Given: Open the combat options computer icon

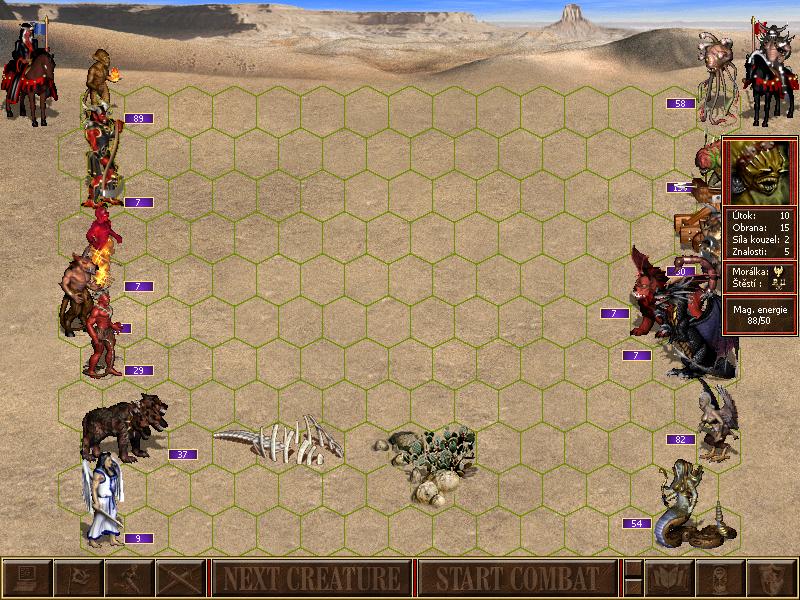Looking at the screenshot, I should pos(26,578).
